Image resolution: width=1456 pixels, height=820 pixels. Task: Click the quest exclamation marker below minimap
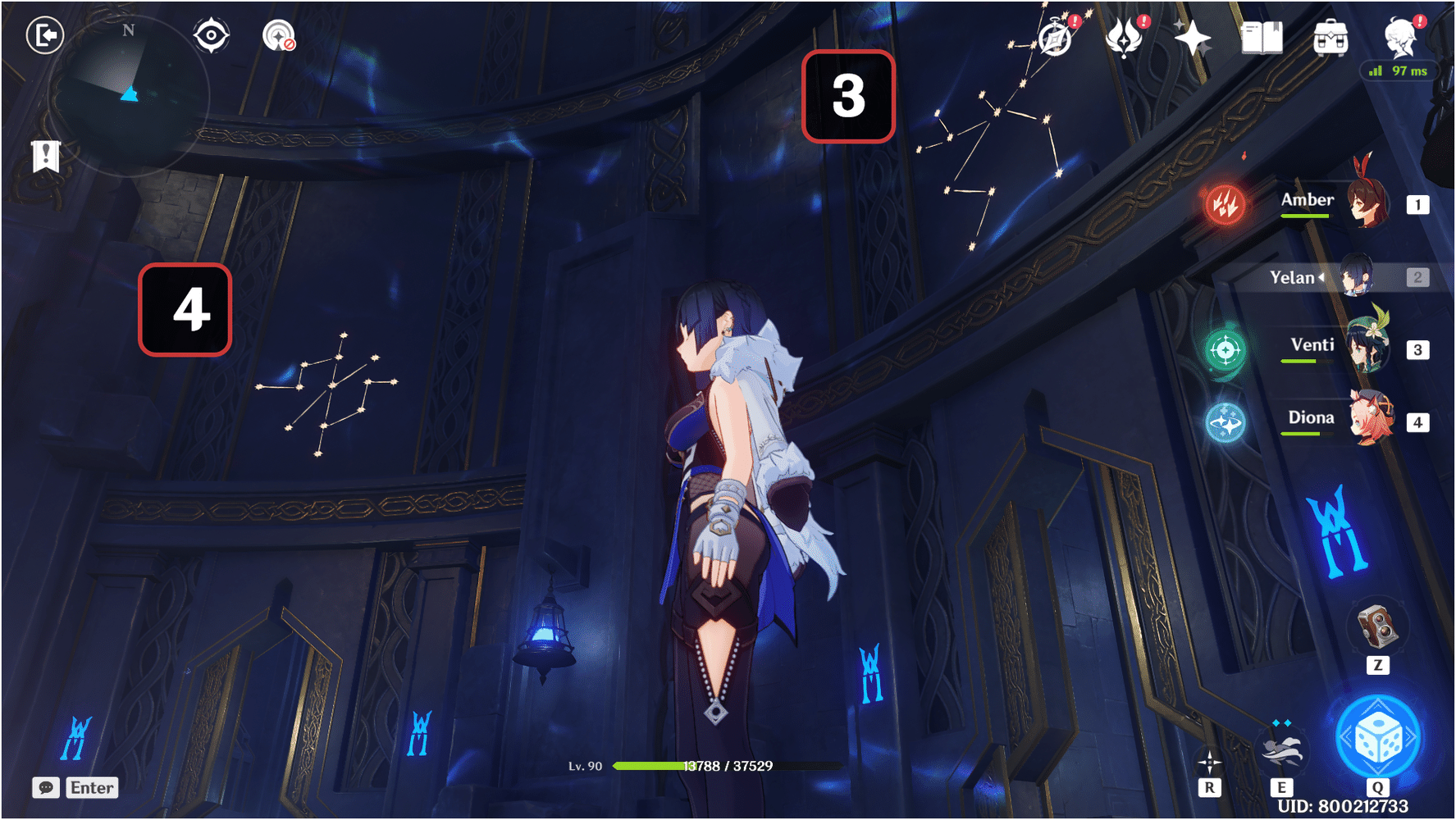tap(44, 154)
